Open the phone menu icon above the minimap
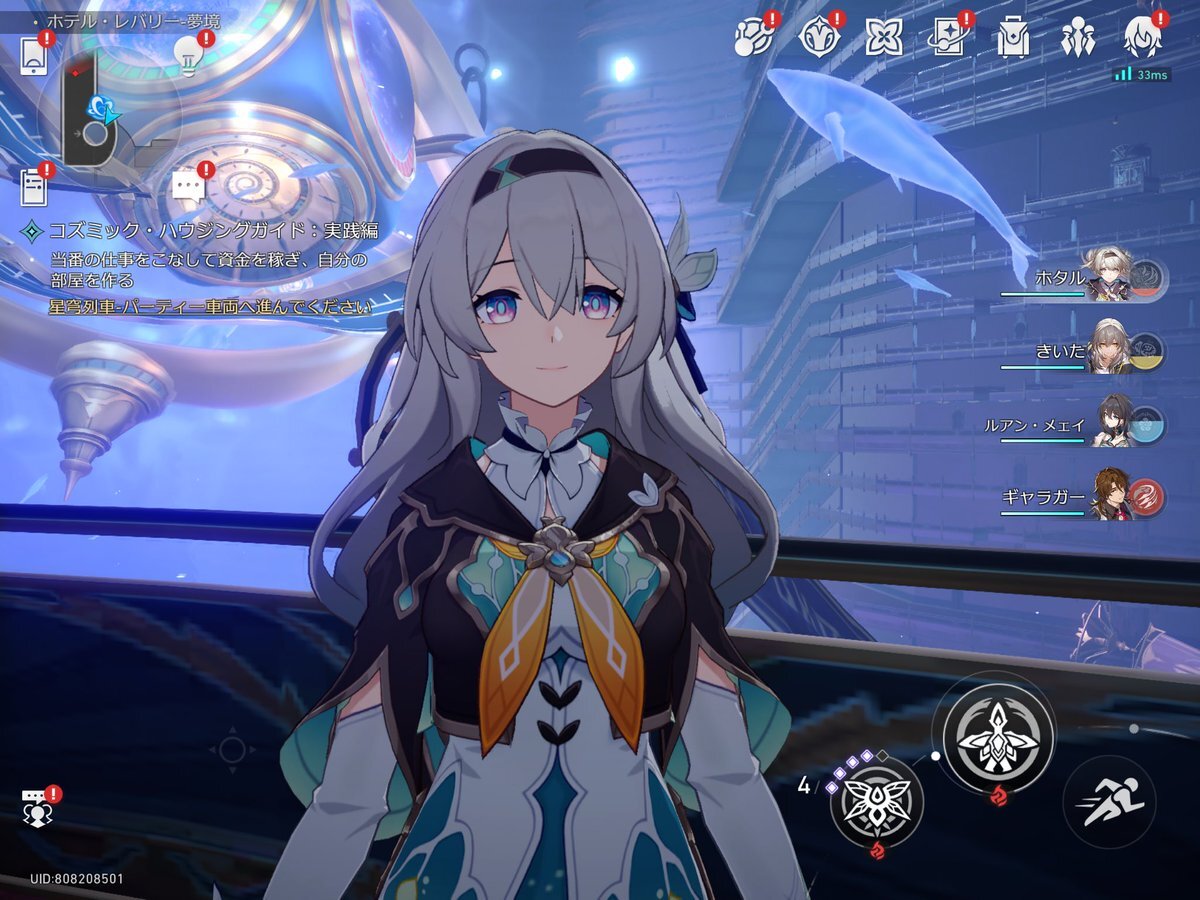This screenshot has height=900, width=1200. tap(34, 56)
